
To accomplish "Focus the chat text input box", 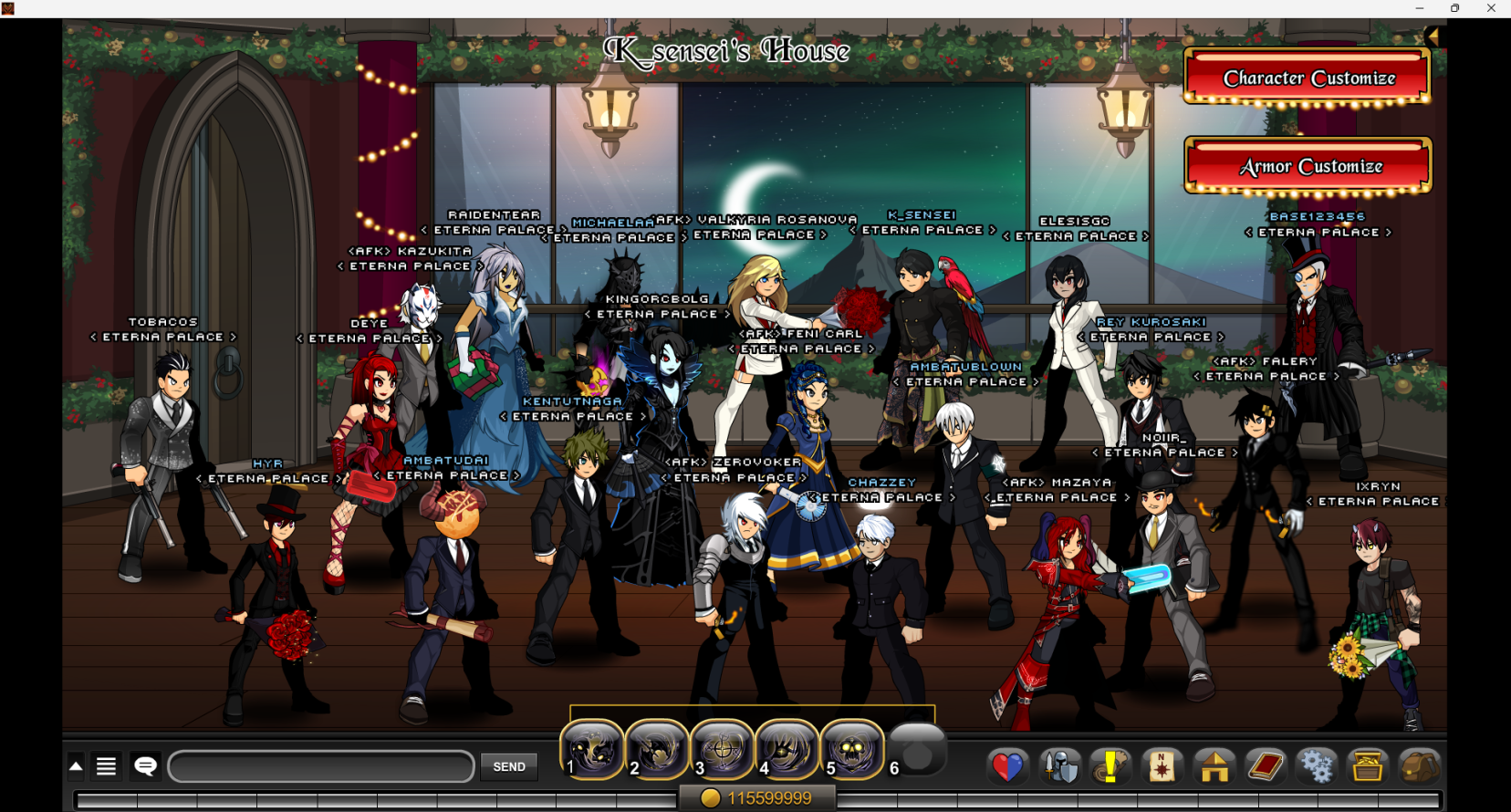I will 321,766.
